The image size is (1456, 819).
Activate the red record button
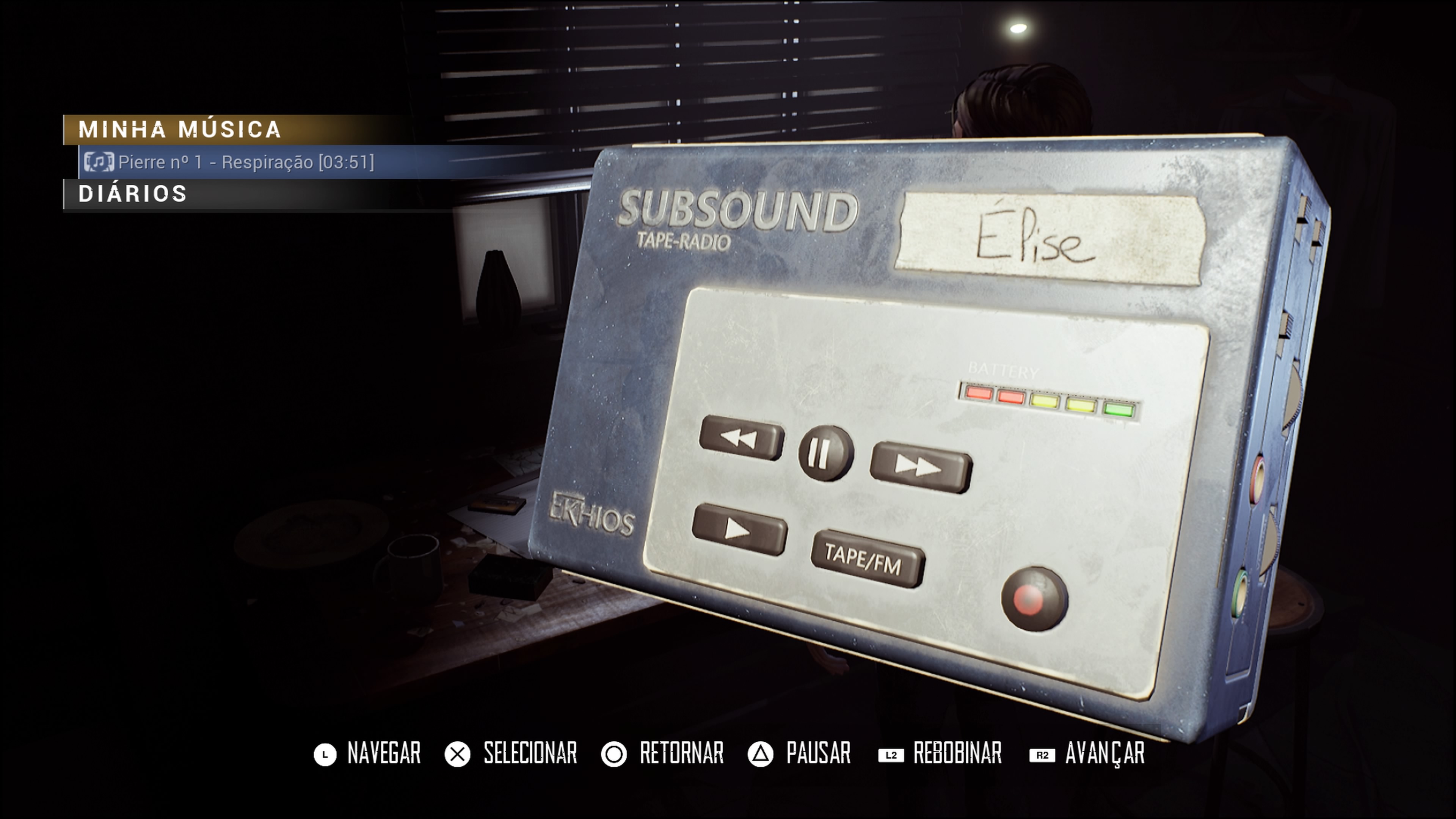tap(1033, 598)
